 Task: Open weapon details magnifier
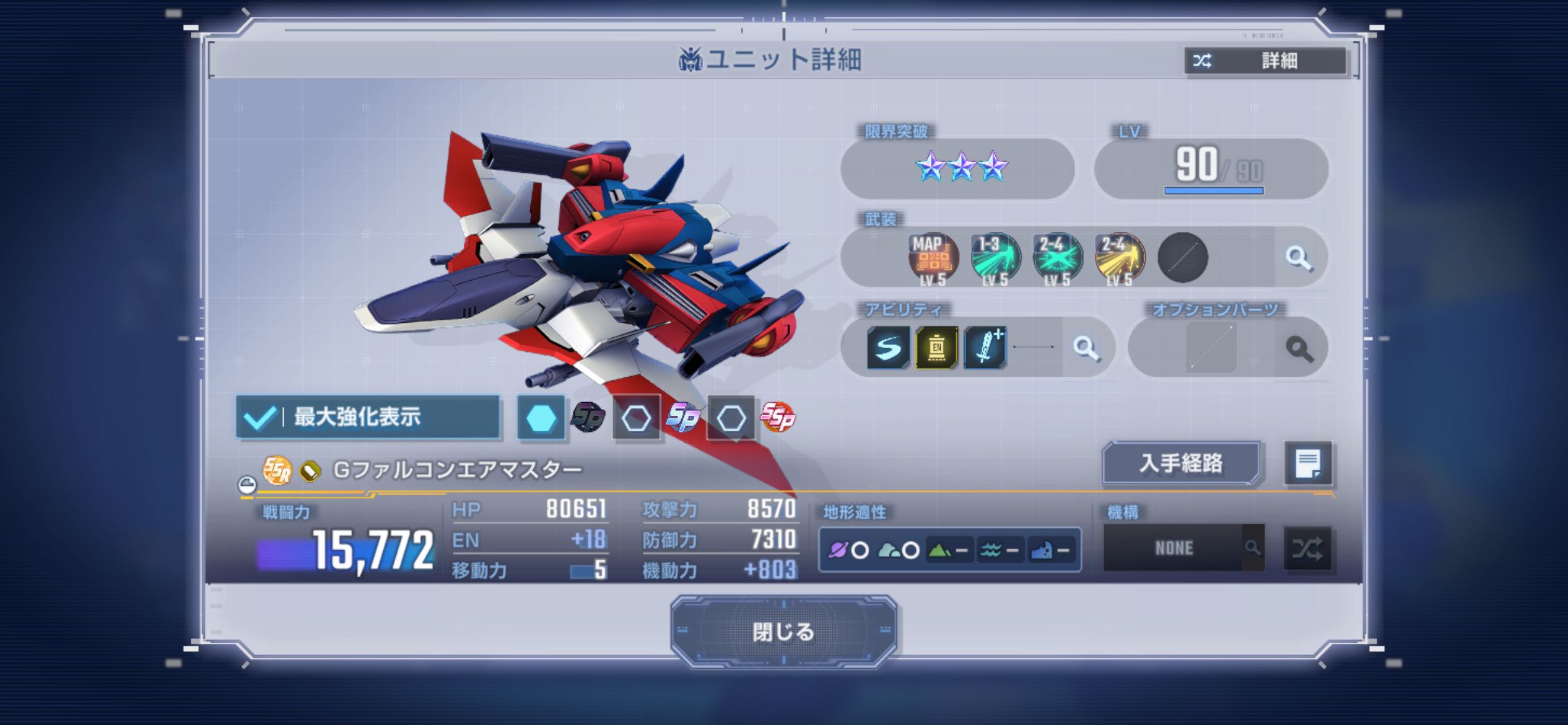(x=1299, y=258)
